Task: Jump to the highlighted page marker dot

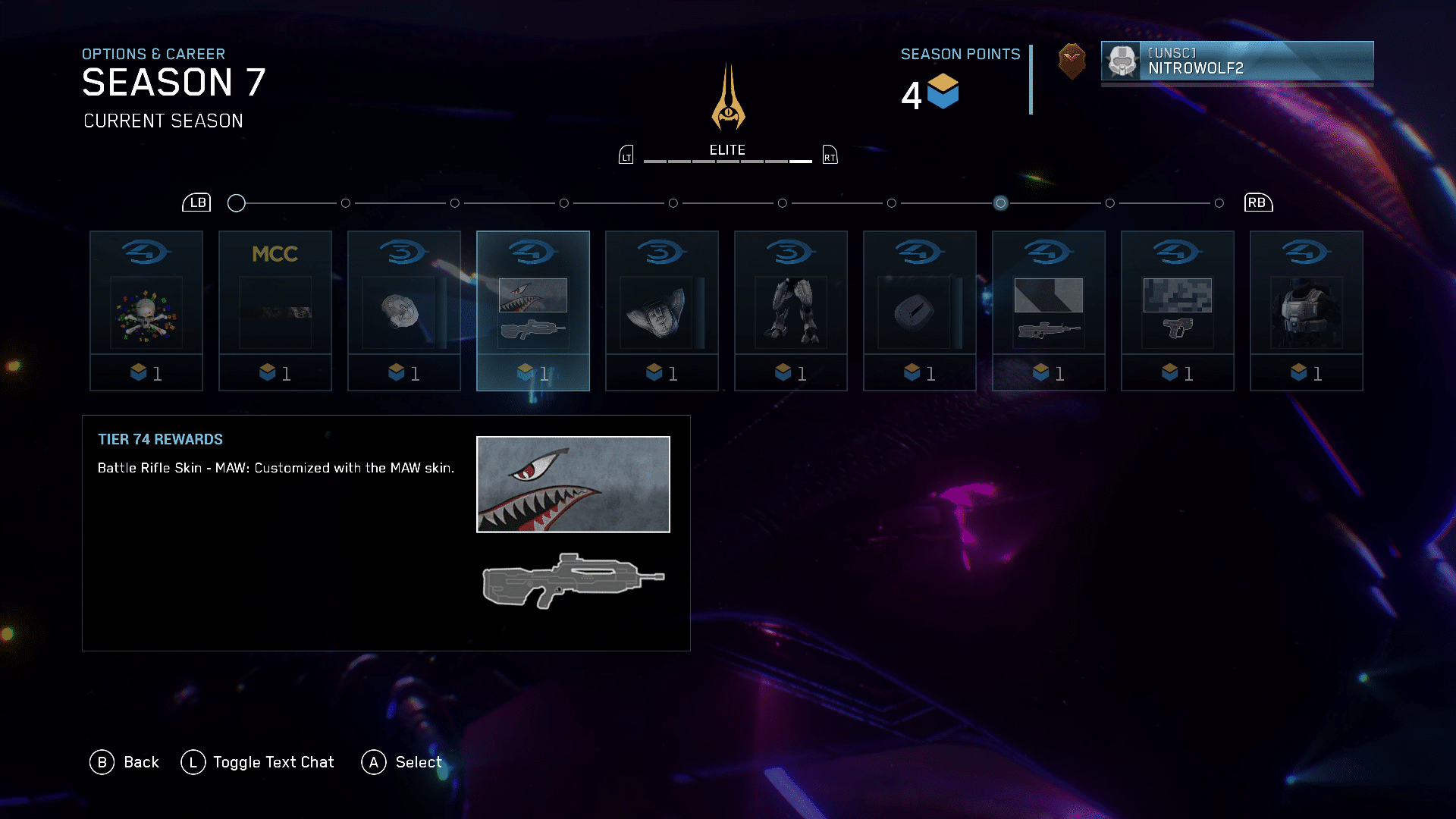Action: [1001, 203]
